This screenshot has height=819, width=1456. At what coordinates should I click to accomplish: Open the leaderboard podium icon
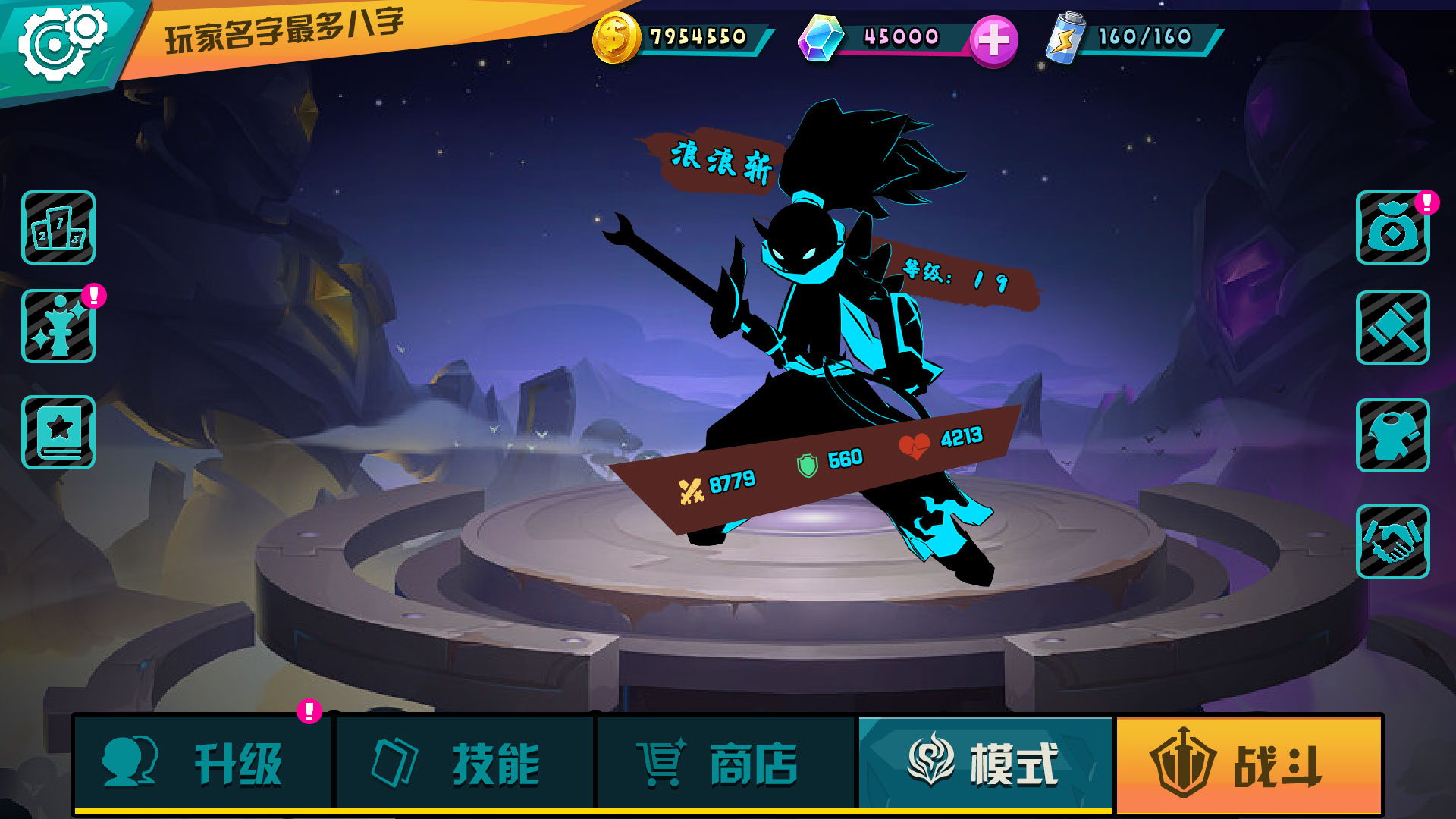coord(58,227)
